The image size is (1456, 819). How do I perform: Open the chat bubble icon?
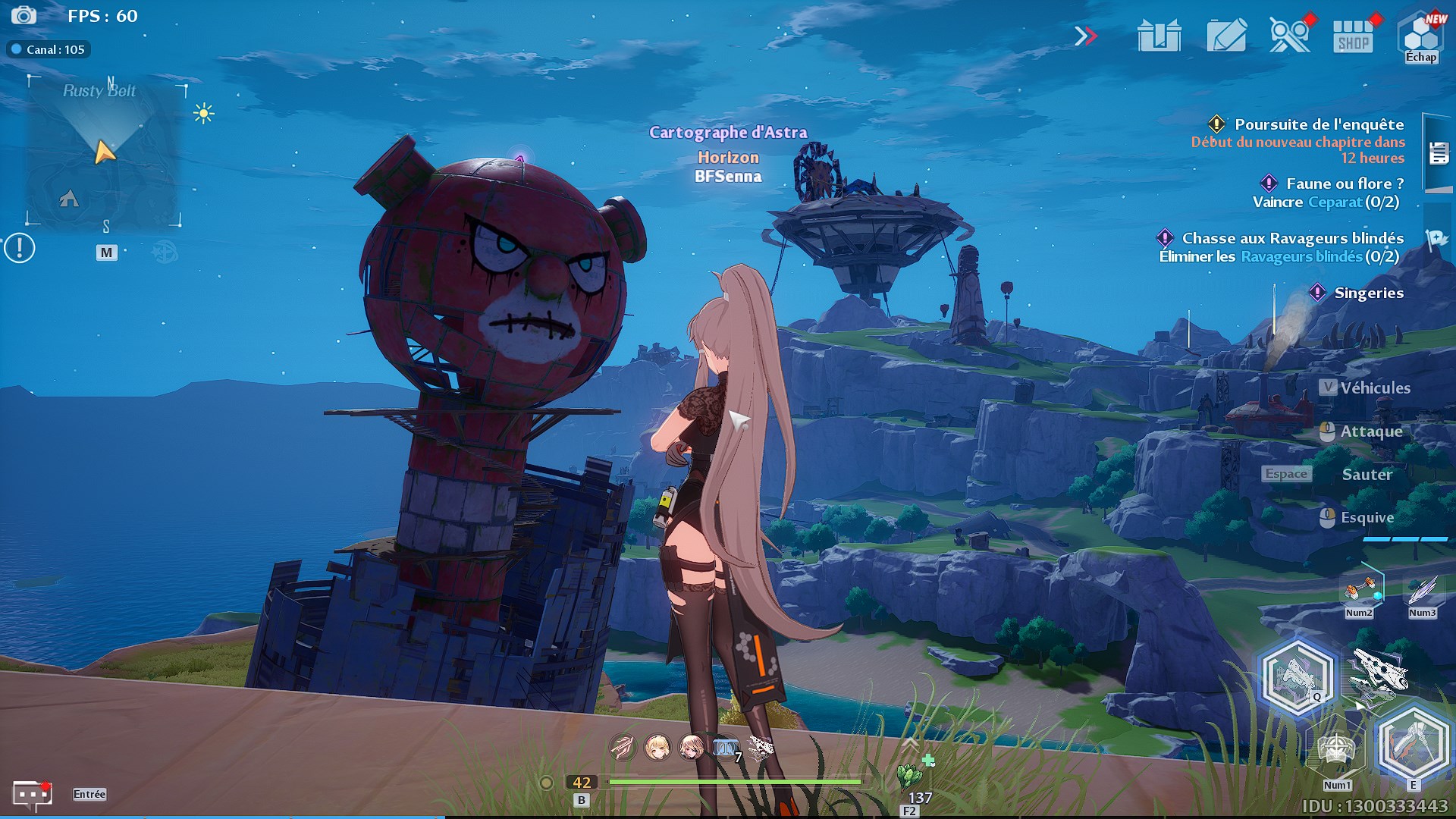pos(32,794)
